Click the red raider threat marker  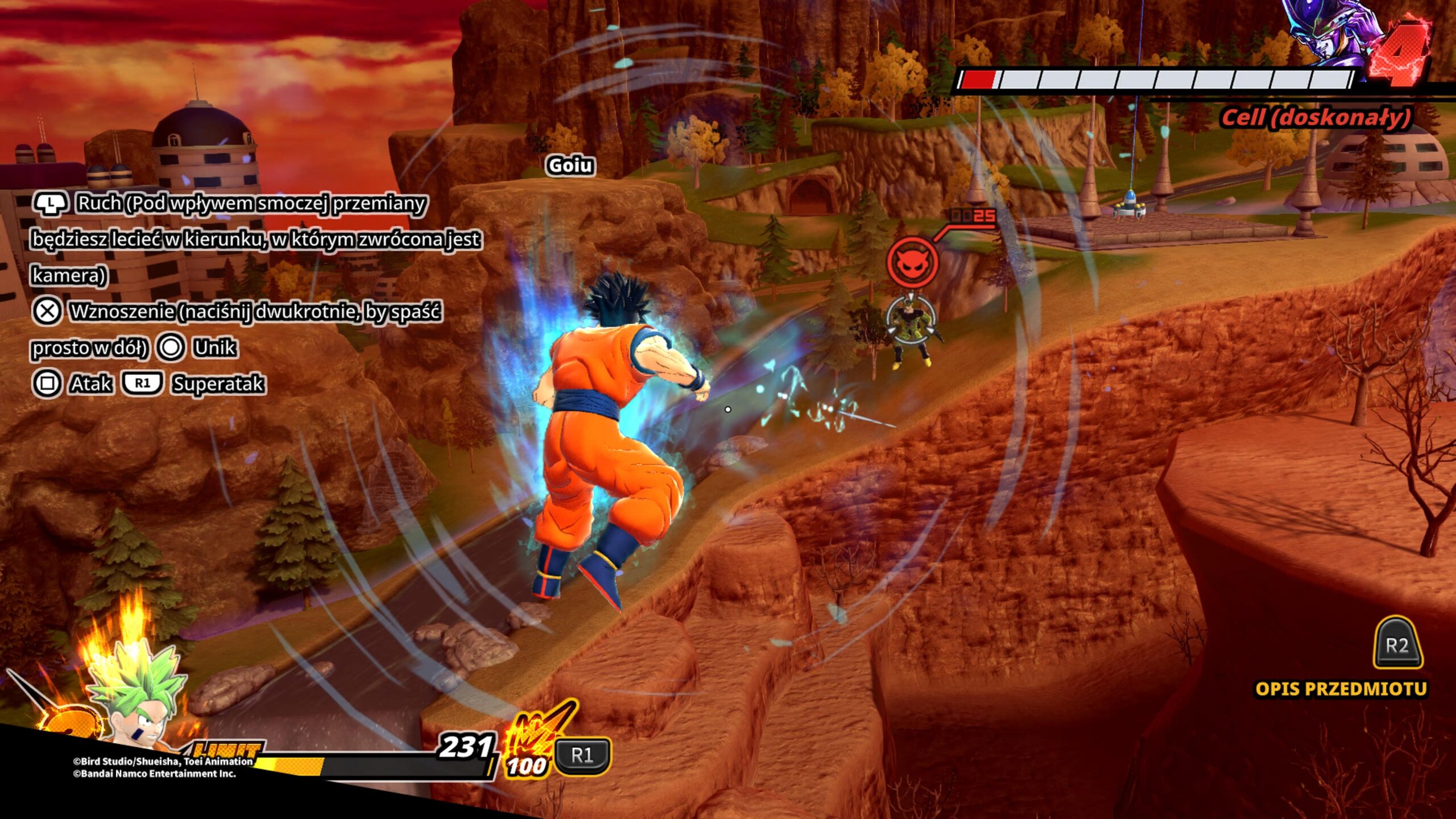coord(912,262)
